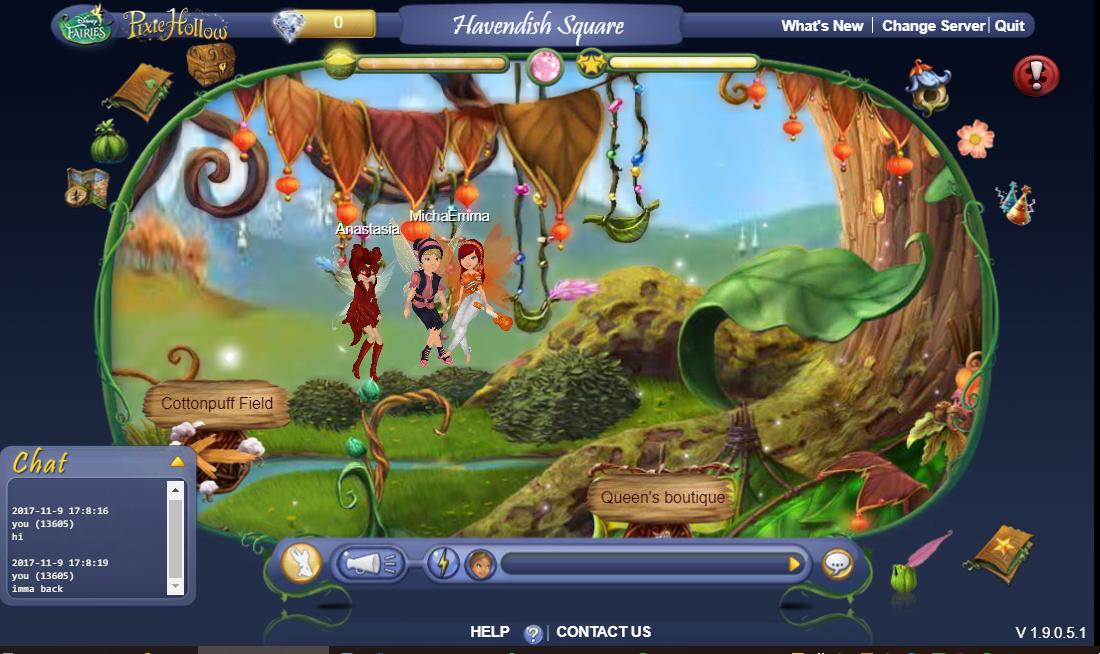
Task: Open the leaf-covered journal book
Action: pos(139,92)
